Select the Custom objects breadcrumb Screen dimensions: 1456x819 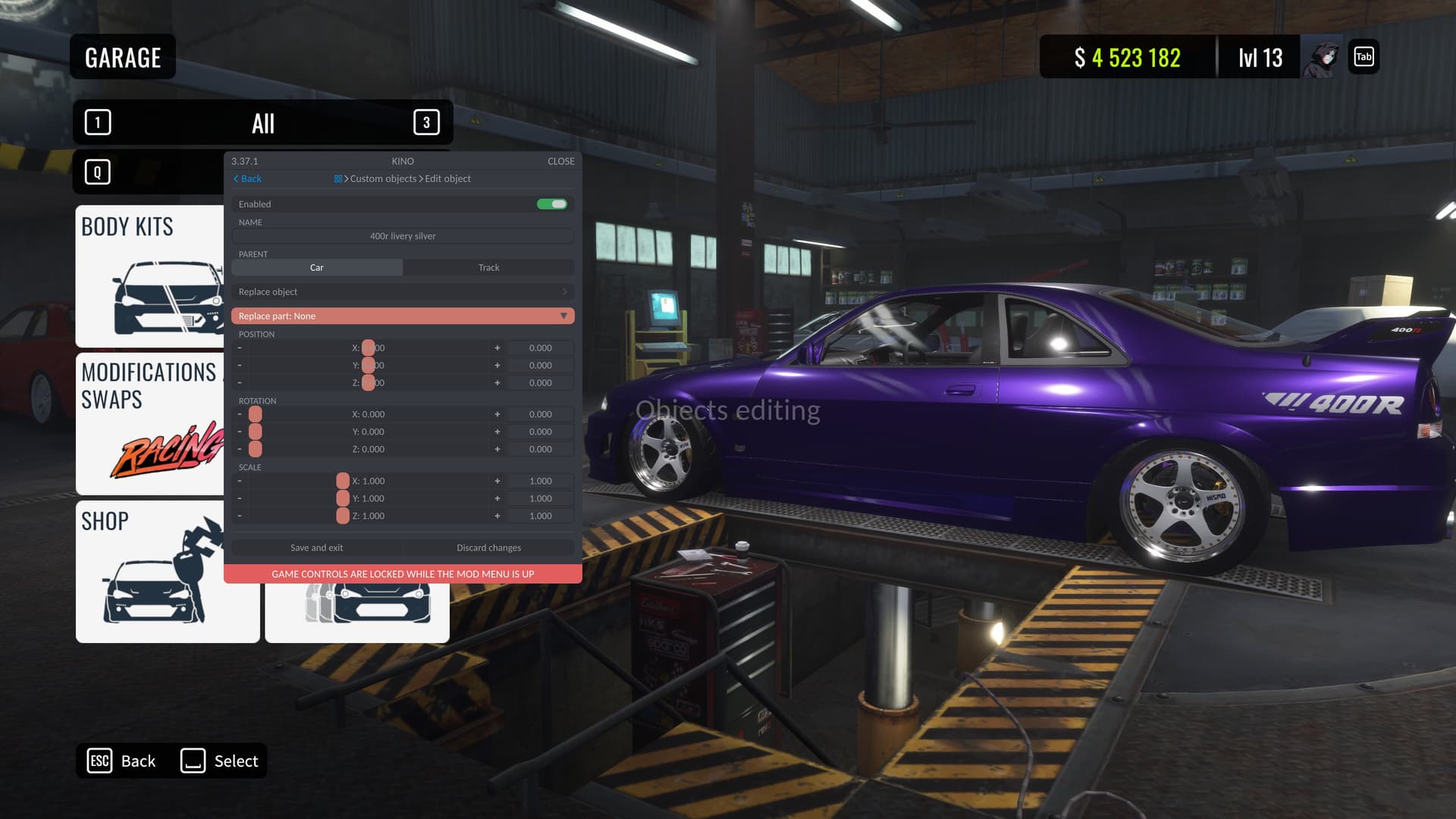coord(383,179)
